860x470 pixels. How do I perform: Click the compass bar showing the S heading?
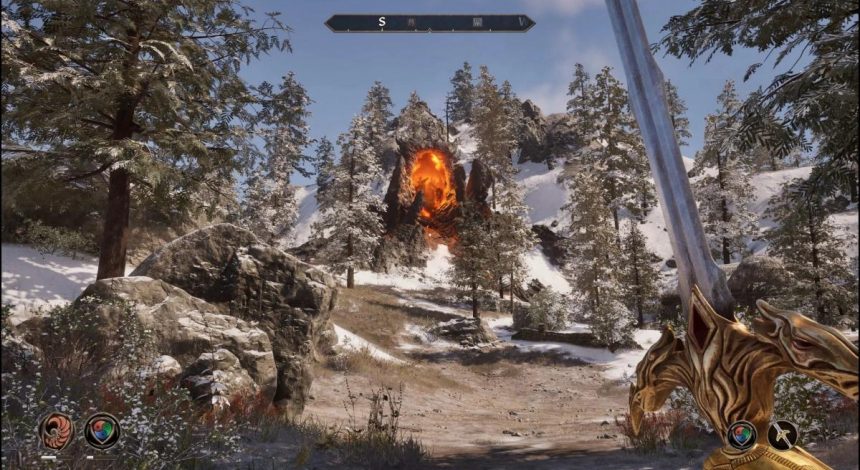click(x=429, y=22)
